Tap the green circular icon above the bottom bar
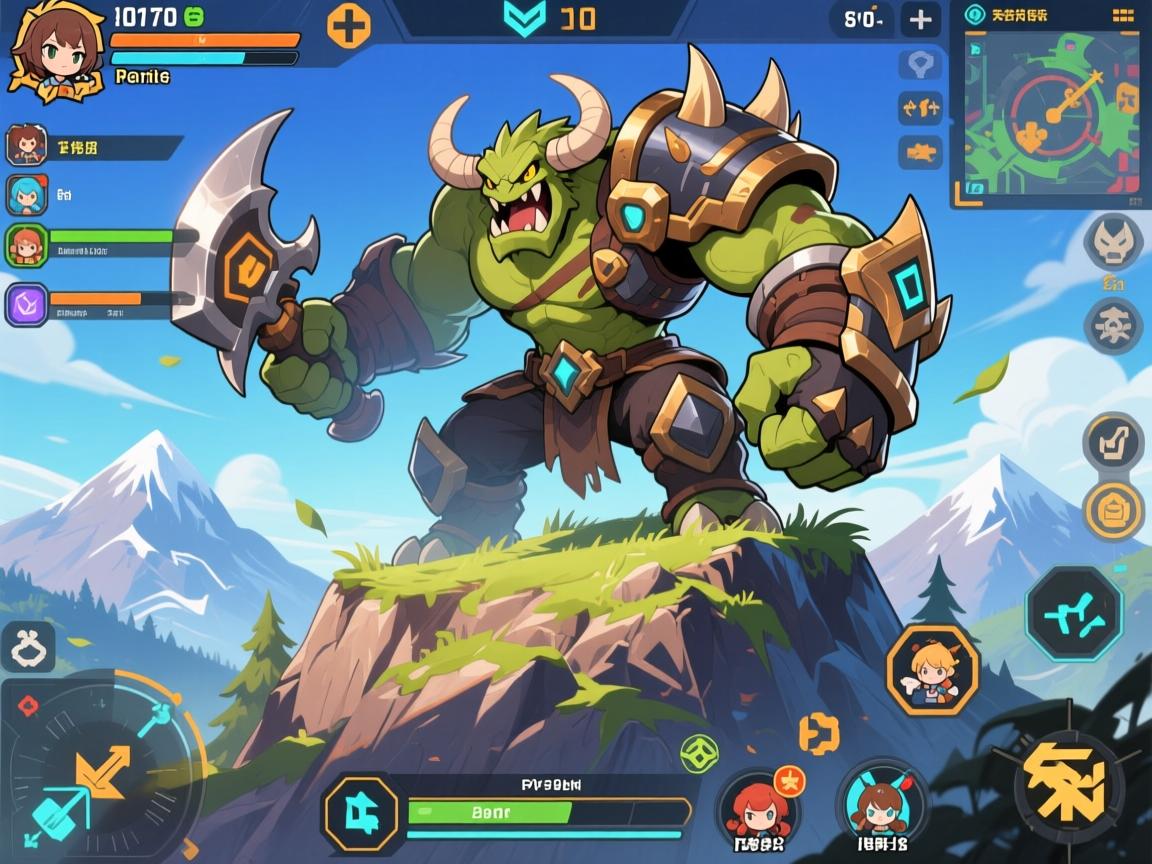Viewport: 1152px width, 864px height. point(699,751)
